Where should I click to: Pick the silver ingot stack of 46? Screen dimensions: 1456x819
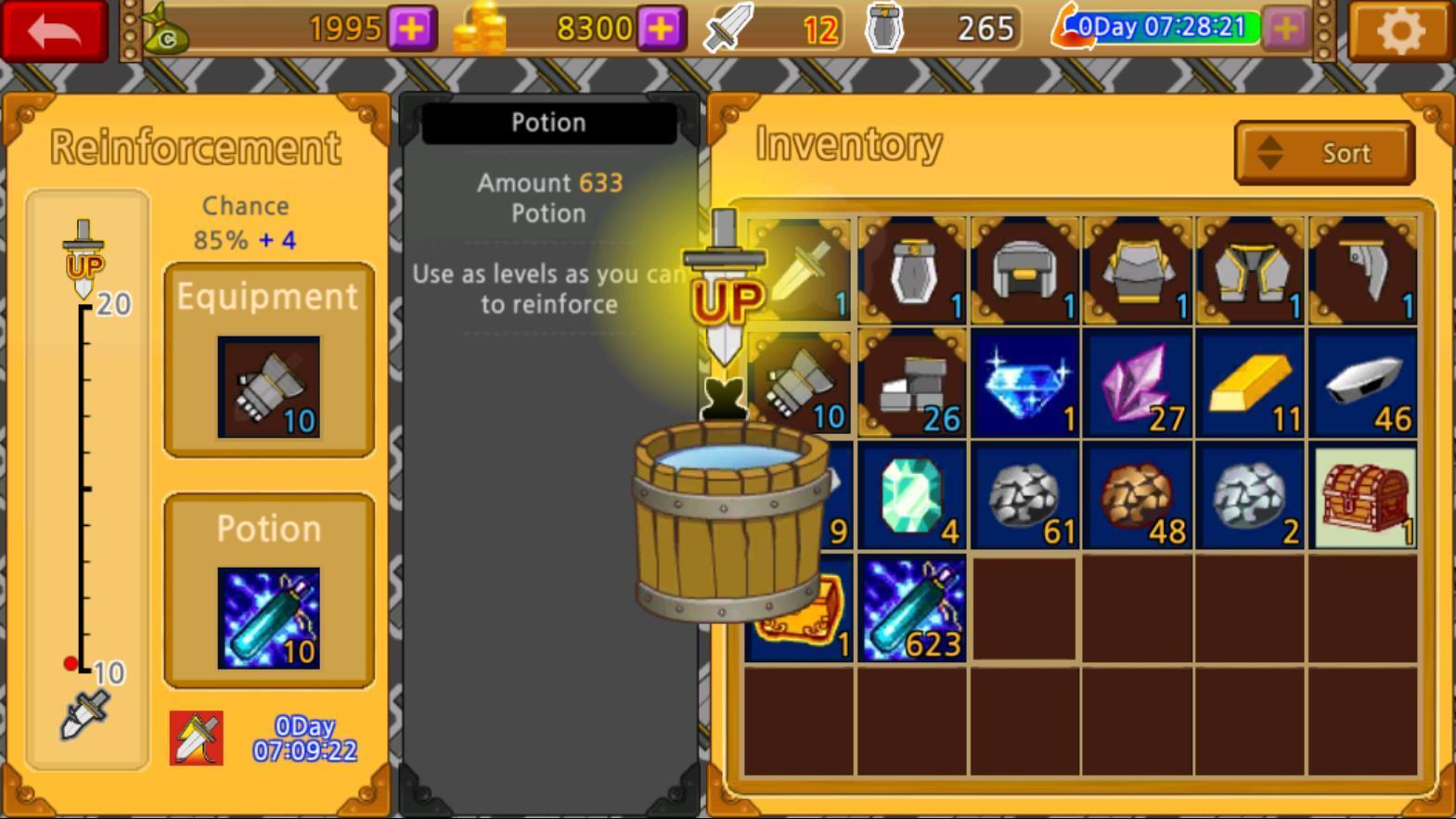pyautogui.click(x=1363, y=383)
